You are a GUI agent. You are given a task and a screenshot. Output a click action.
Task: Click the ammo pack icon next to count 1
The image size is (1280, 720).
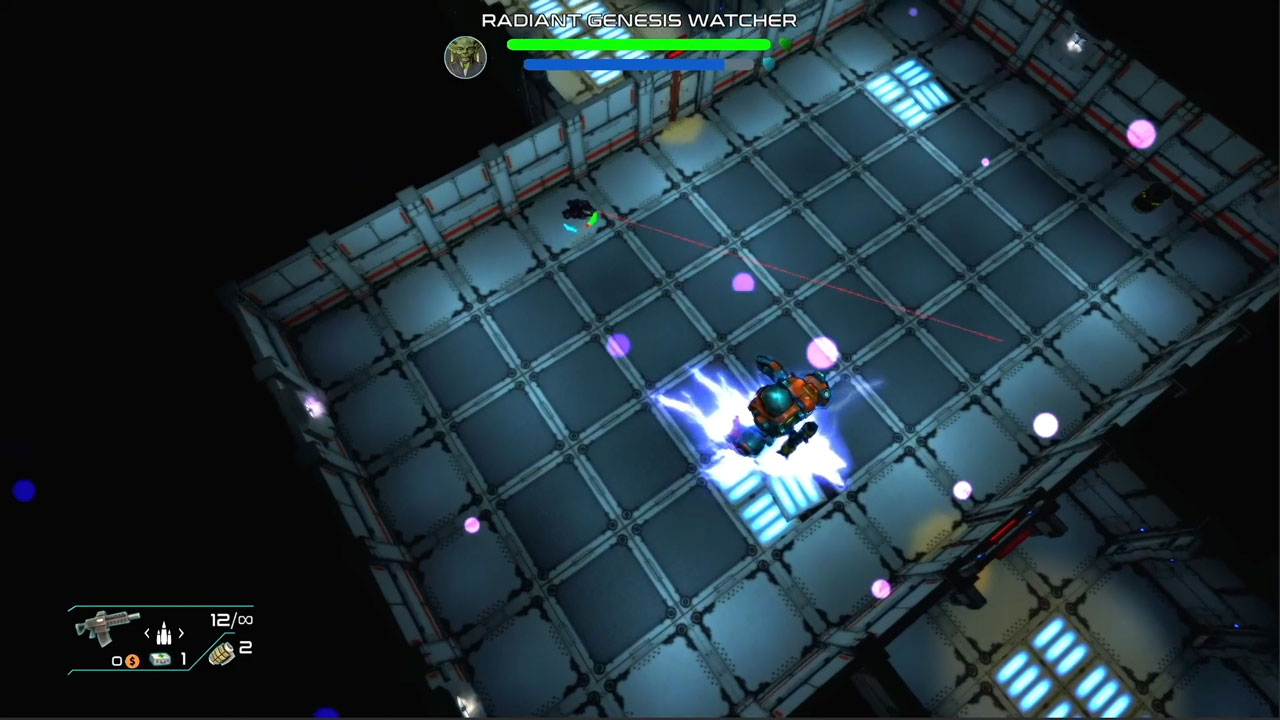tap(160, 660)
